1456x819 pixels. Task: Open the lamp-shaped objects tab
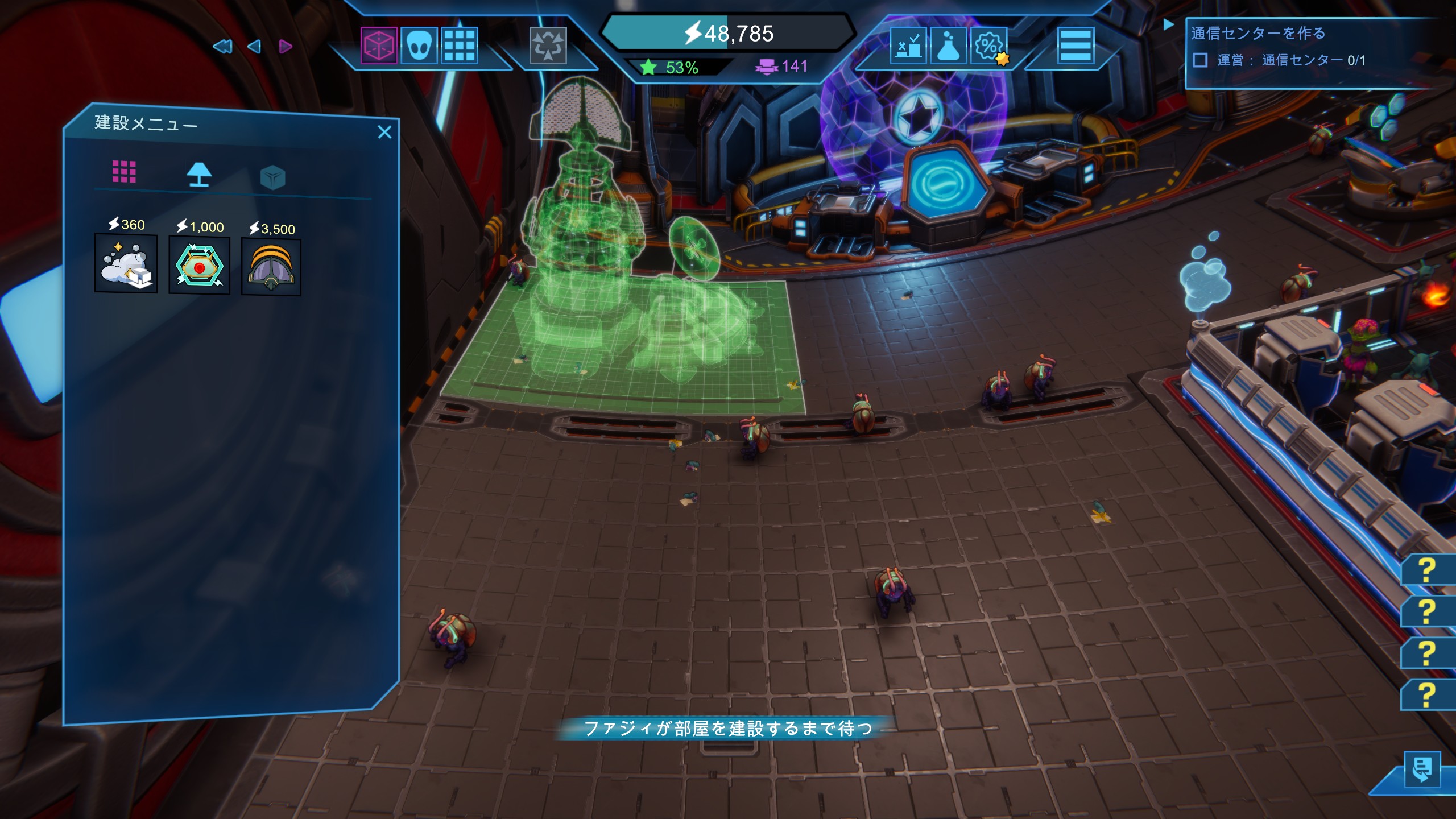199,175
